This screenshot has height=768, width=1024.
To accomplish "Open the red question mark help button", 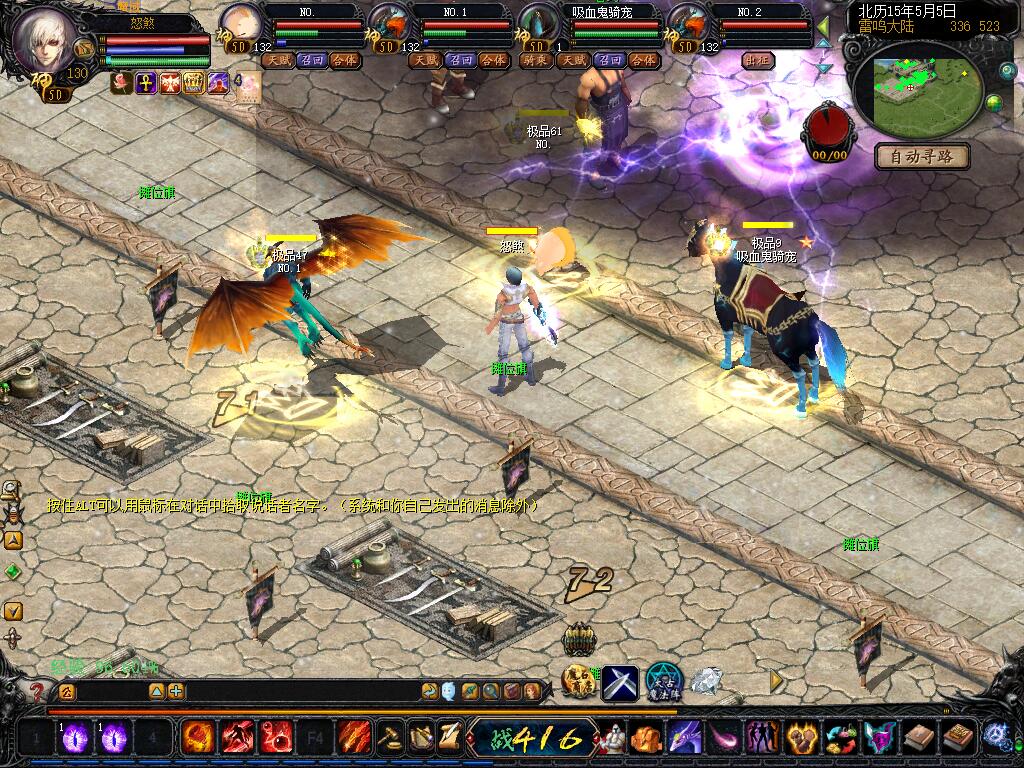I will coord(37,691).
